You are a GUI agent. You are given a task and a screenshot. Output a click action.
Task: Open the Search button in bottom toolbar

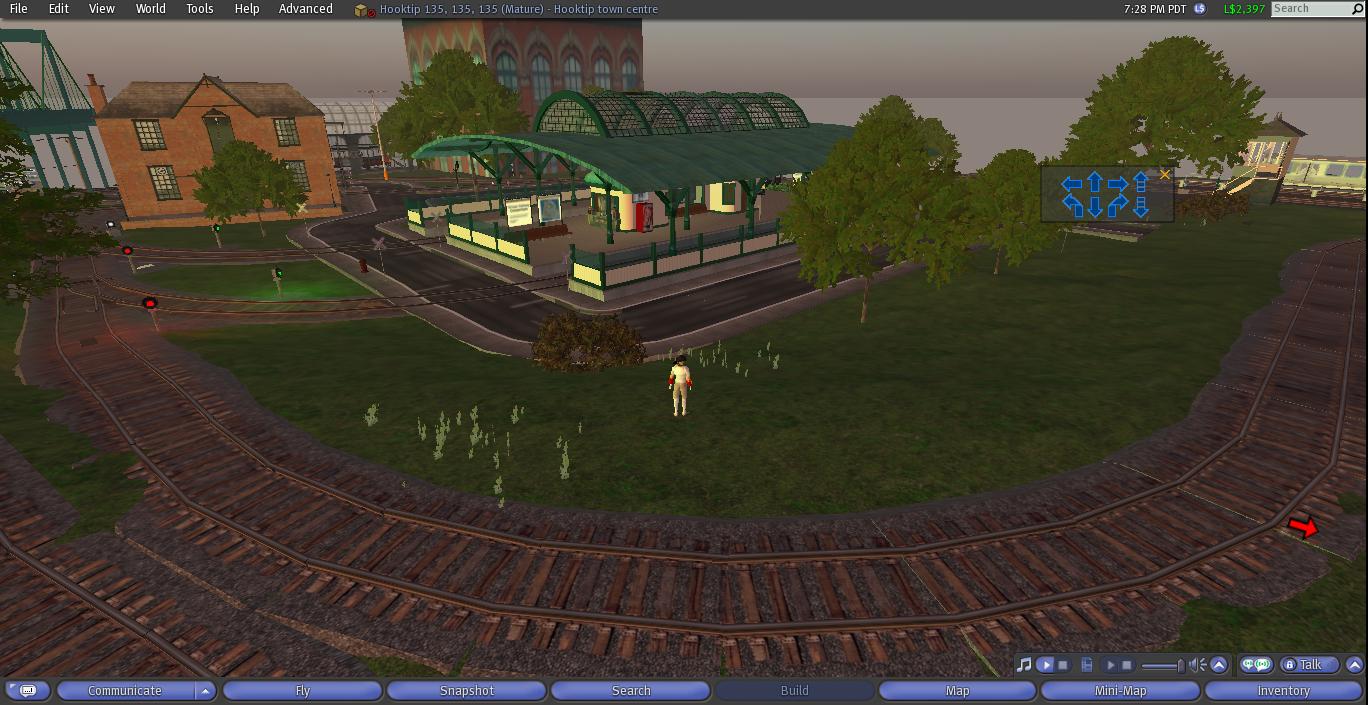click(x=631, y=691)
